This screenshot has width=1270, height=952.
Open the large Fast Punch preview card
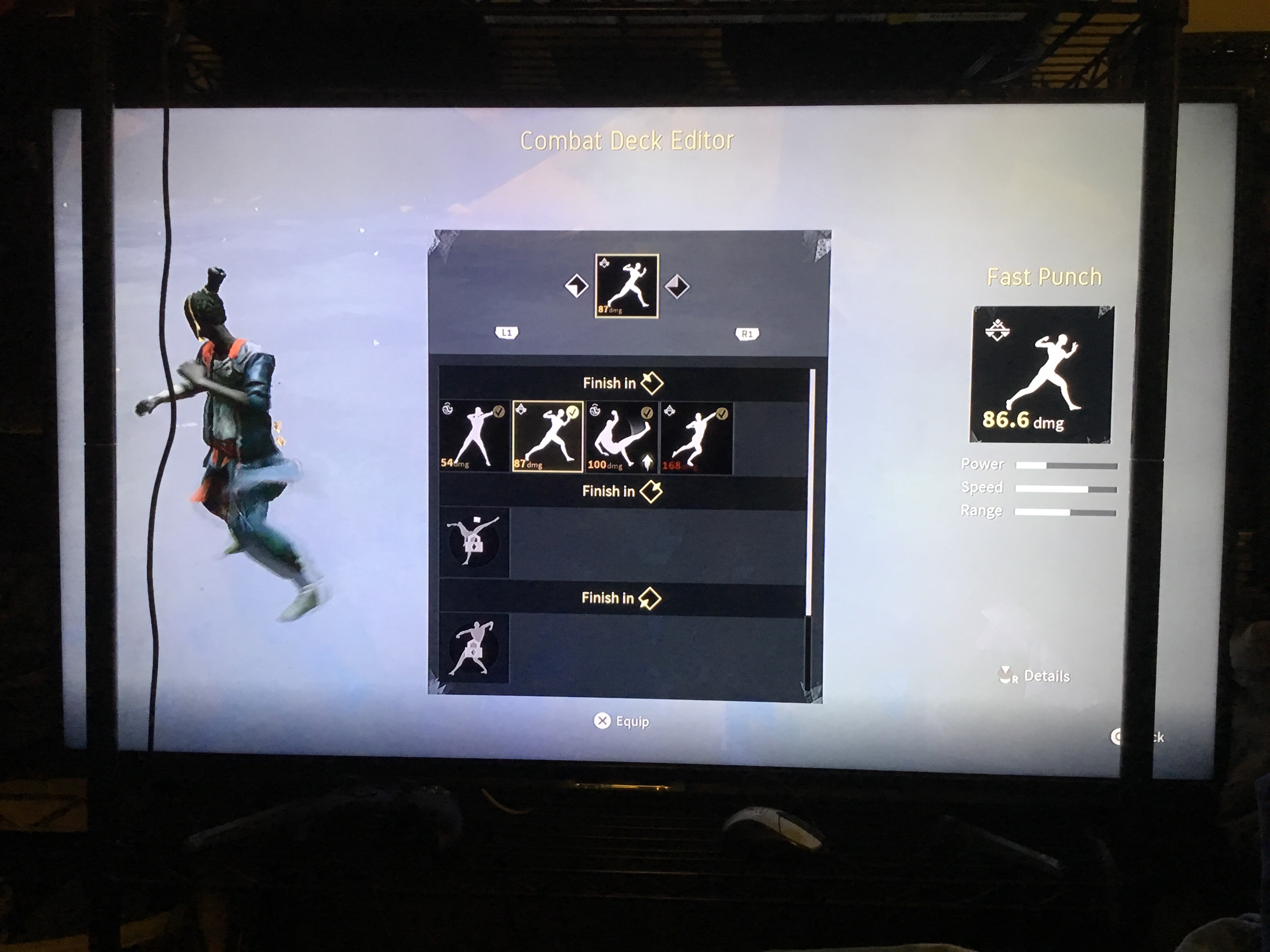coord(1041,375)
